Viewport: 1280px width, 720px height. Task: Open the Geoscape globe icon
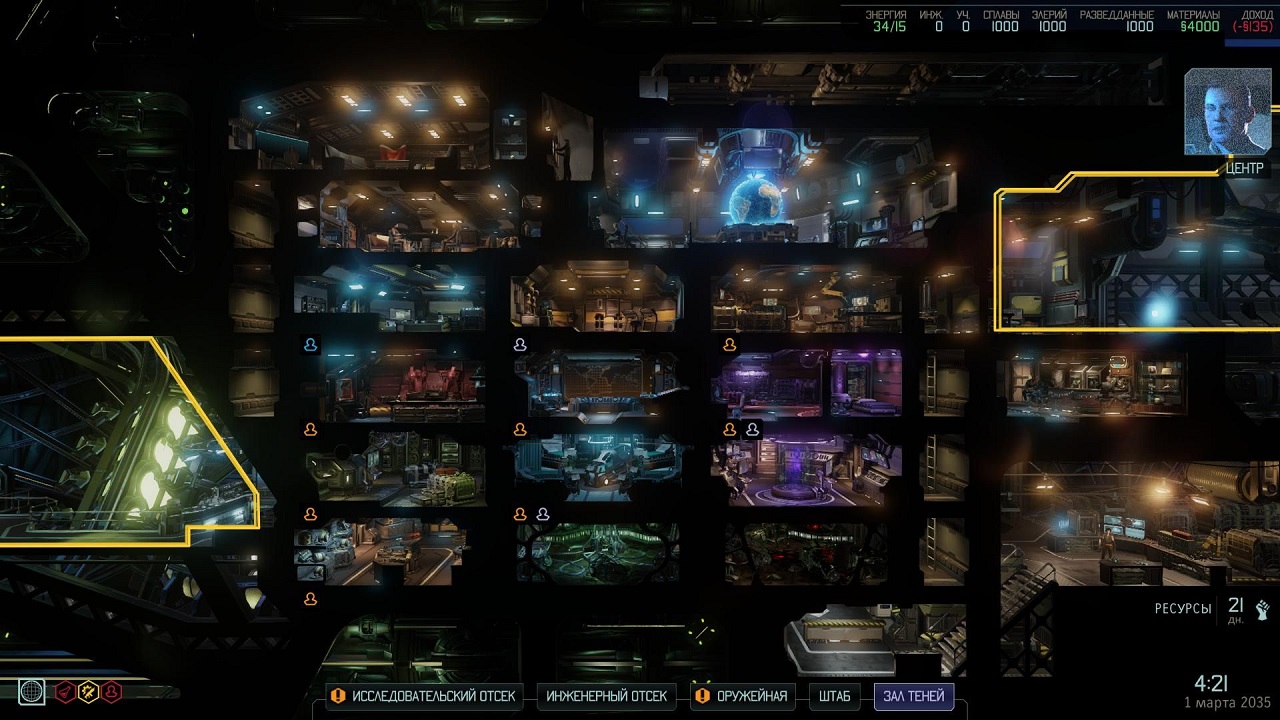(x=31, y=691)
